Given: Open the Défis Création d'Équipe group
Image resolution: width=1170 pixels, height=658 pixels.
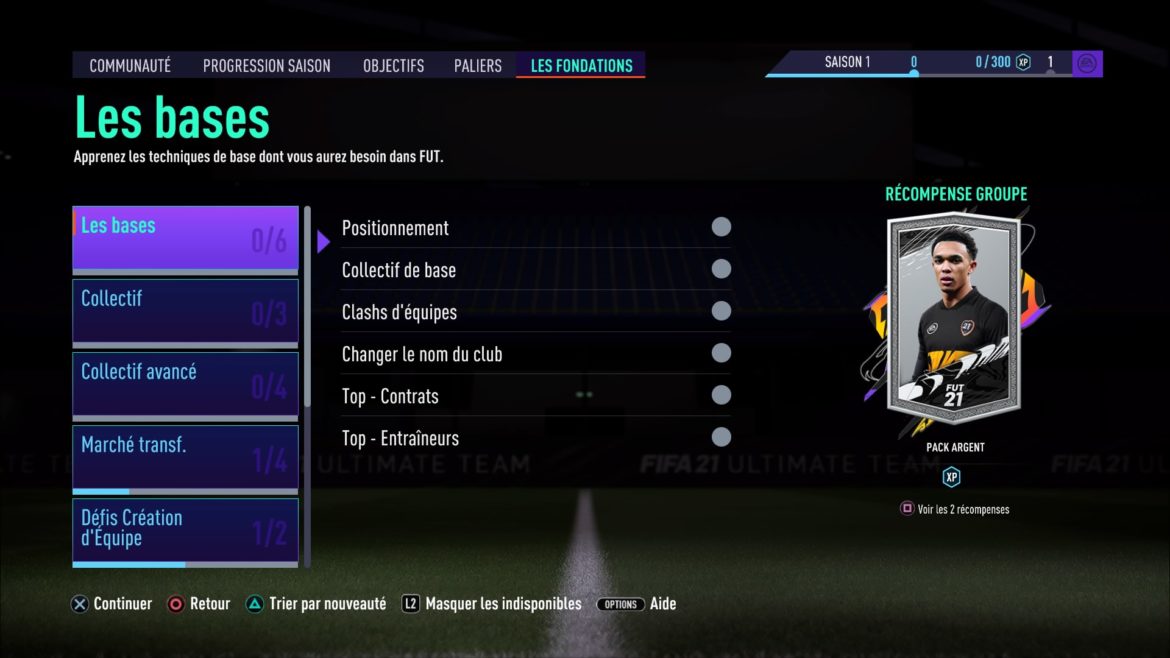Looking at the screenshot, I should [x=185, y=530].
